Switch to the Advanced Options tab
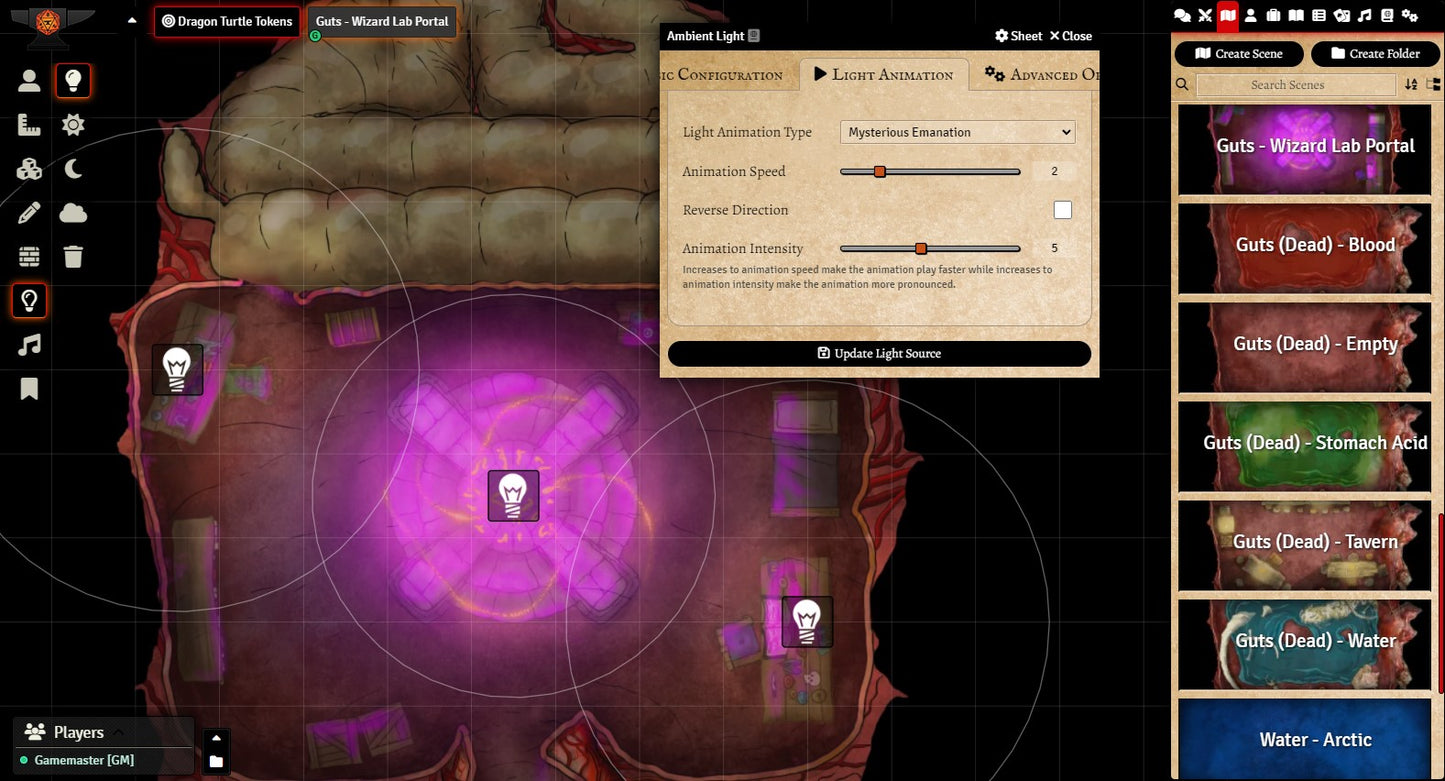Image resolution: width=1445 pixels, height=781 pixels. point(1041,75)
